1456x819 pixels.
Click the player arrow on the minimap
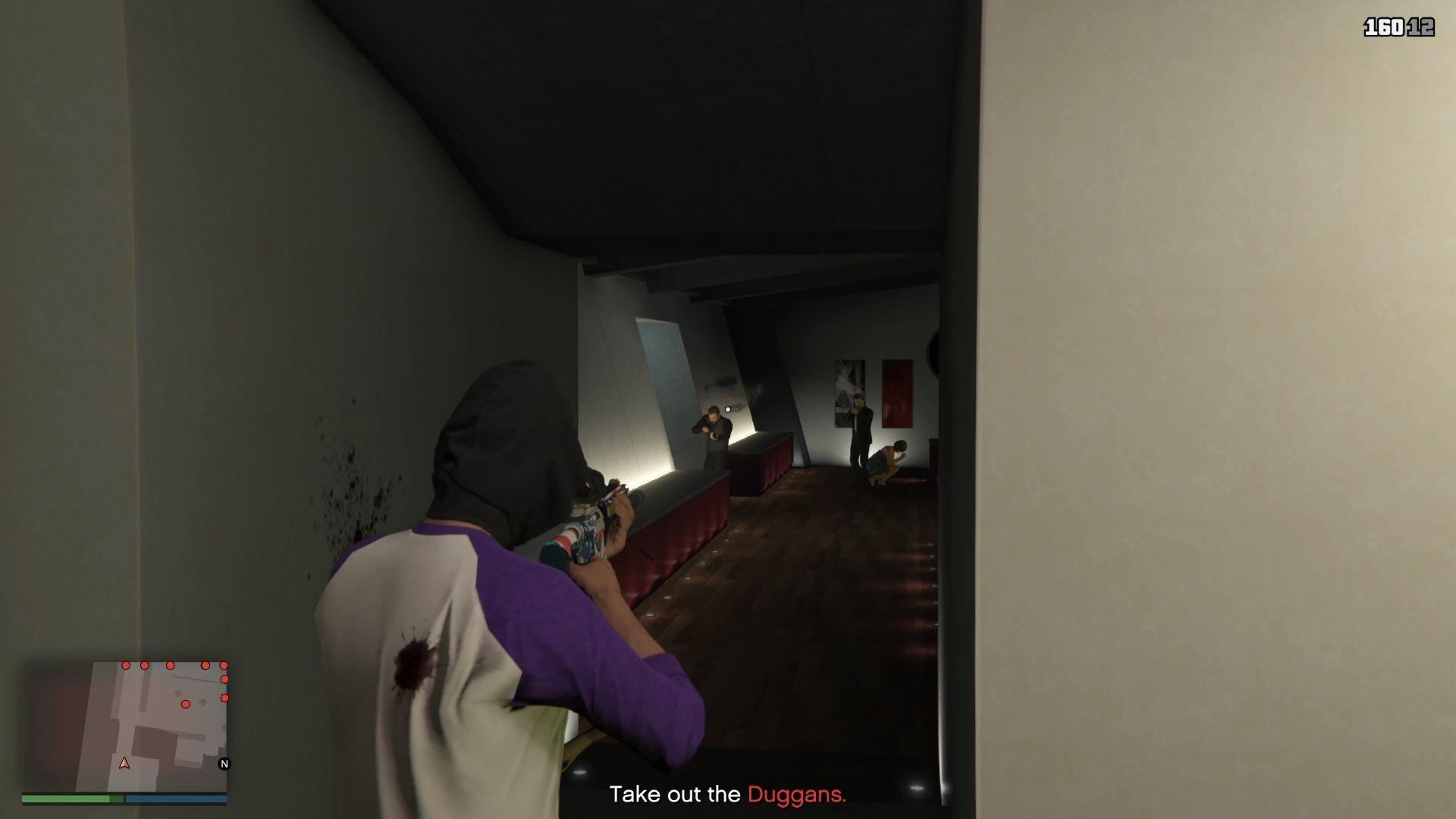pyautogui.click(x=124, y=764)
